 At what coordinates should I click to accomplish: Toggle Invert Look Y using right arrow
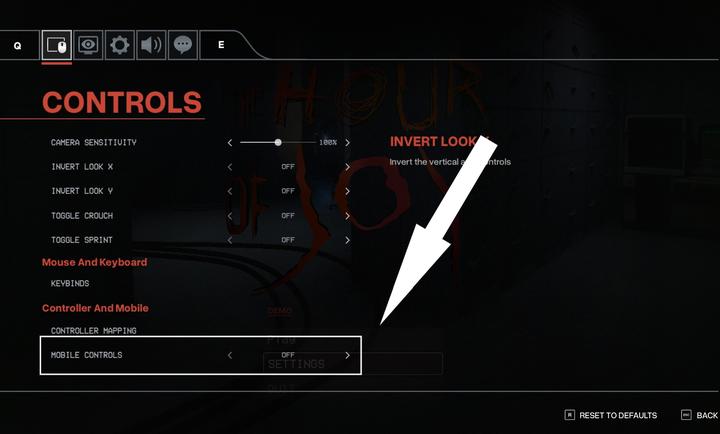point(348,191)
